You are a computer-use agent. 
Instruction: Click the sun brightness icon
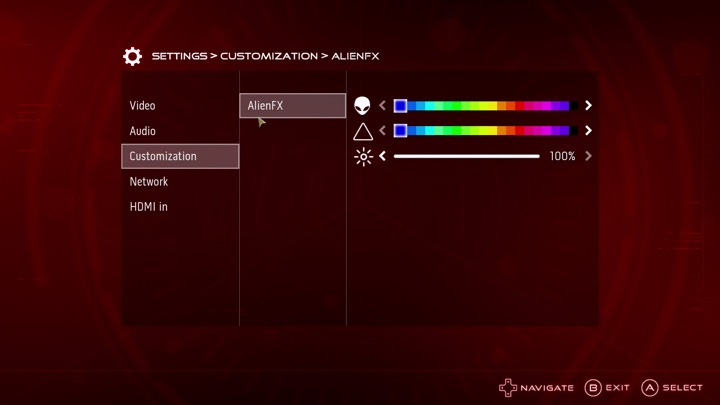[362, 156]
